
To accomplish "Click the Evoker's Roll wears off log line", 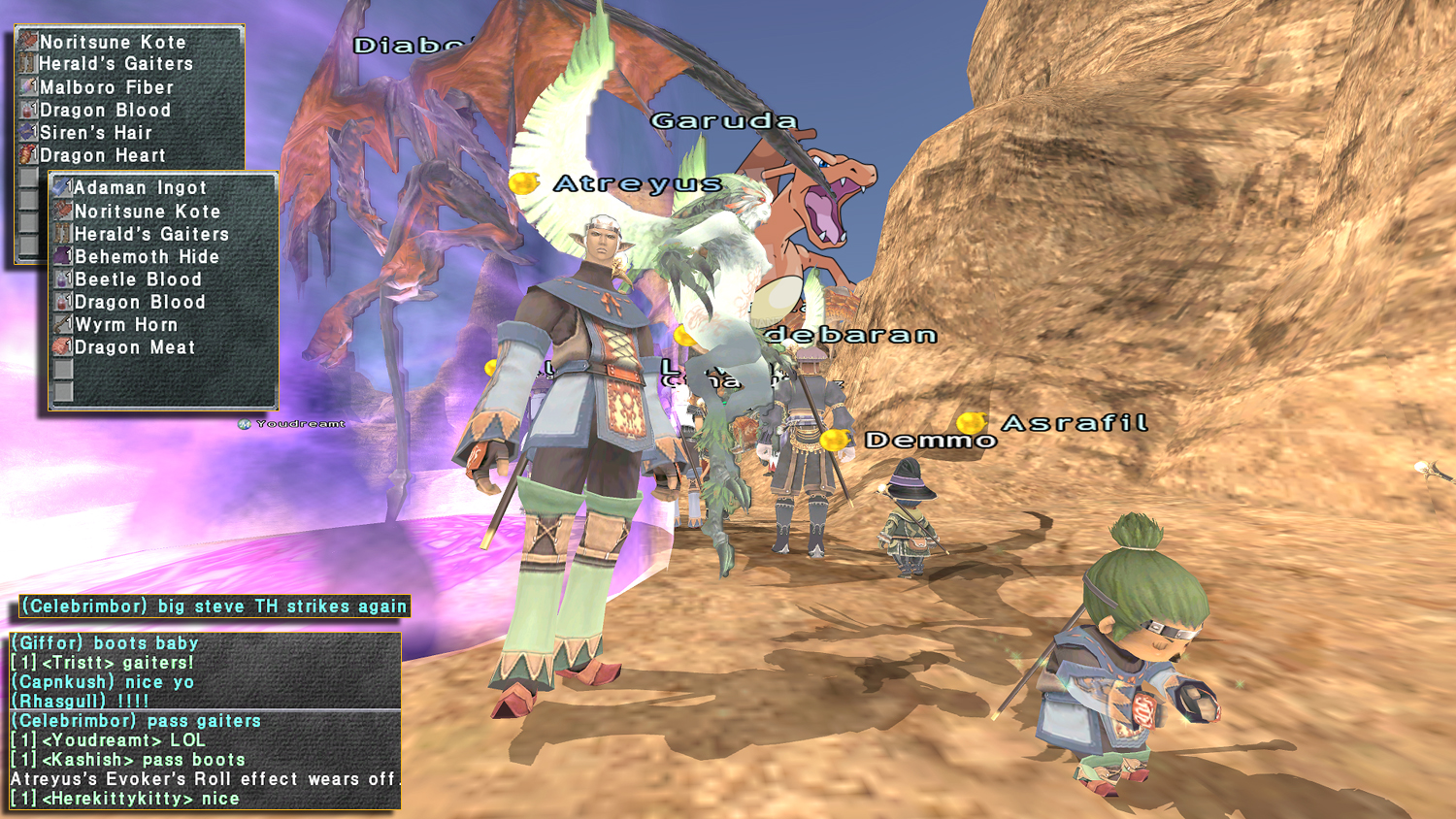I will tap(205, 779).
